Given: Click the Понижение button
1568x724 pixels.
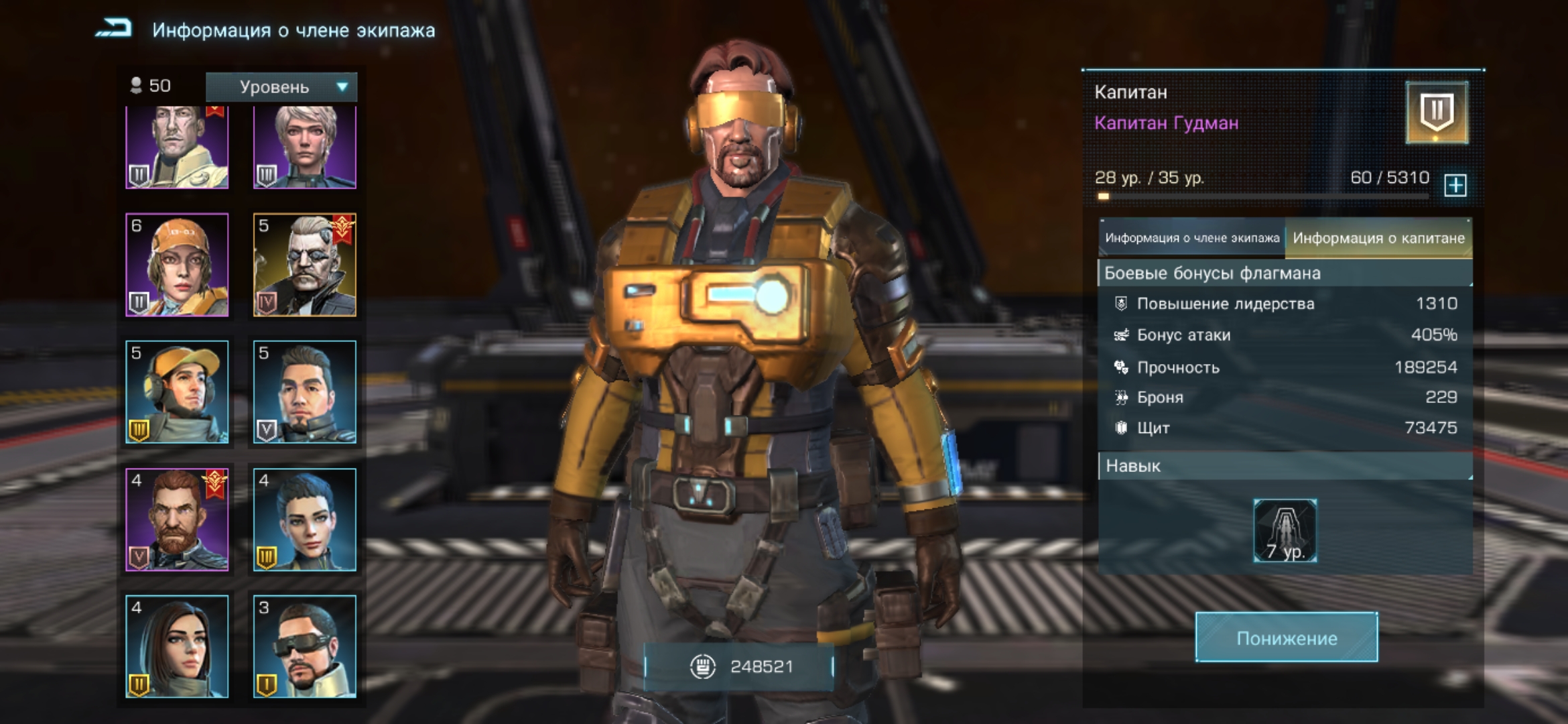Looking at the screenshot, I should [1287, 638].
